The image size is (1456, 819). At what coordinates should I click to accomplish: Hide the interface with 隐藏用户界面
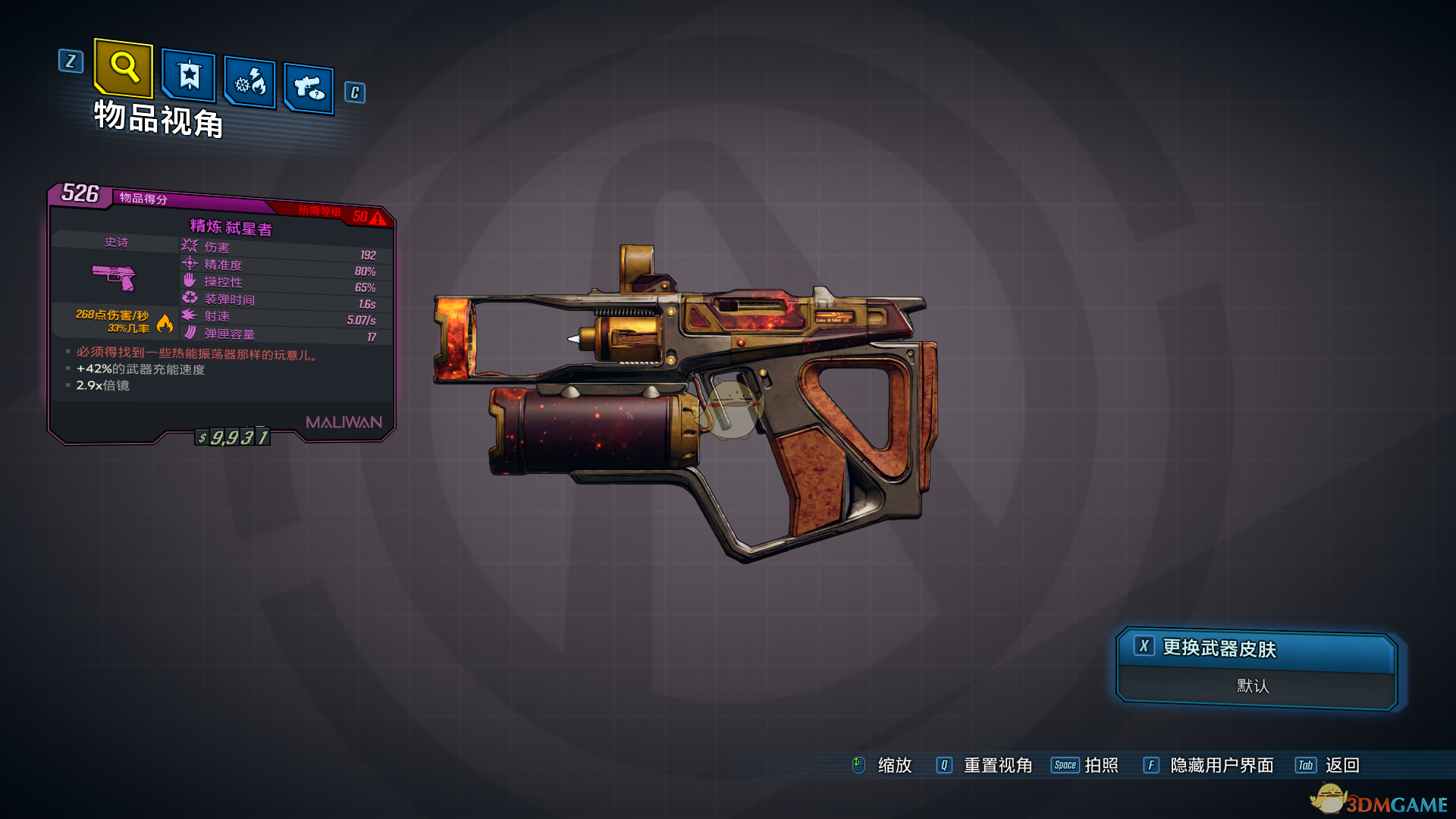(x=1221, y=765)
